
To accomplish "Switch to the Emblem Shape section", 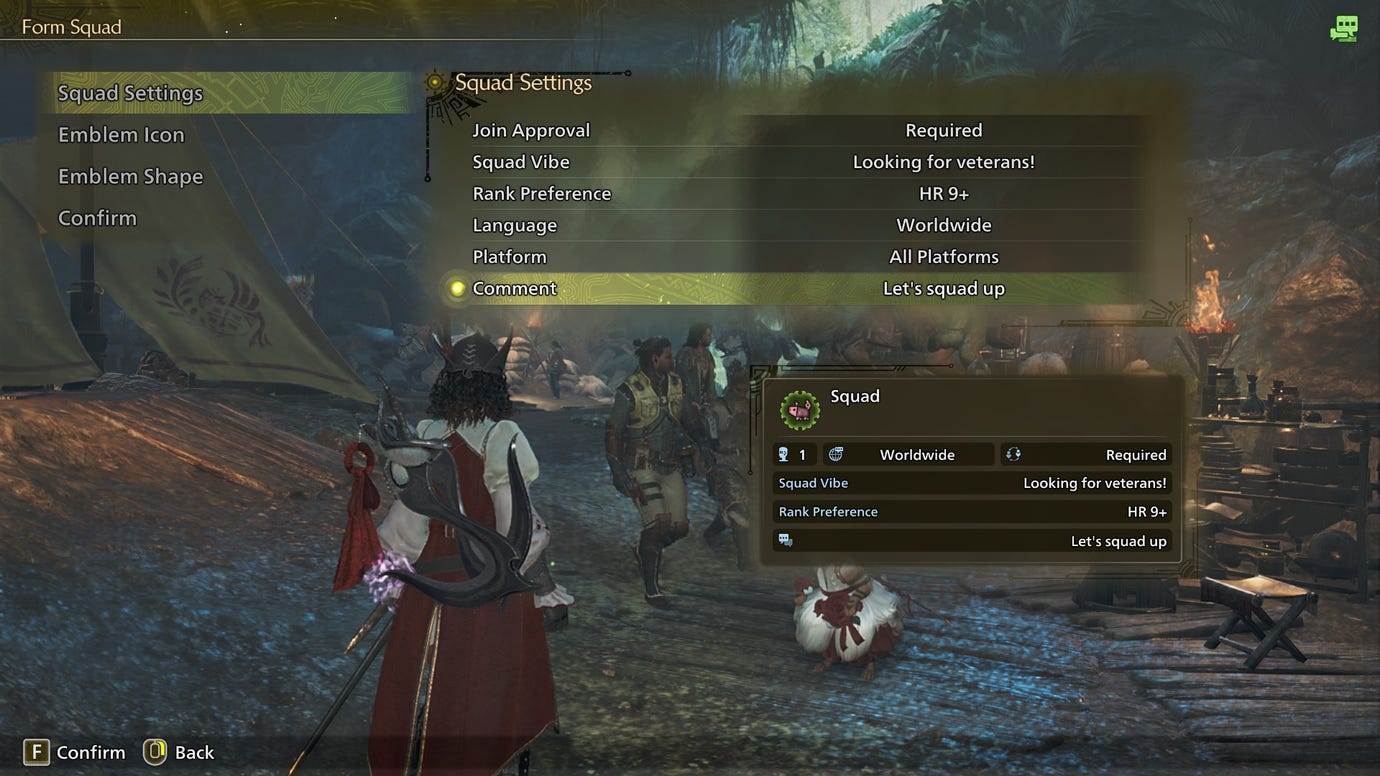I will (x=130, y=176).
